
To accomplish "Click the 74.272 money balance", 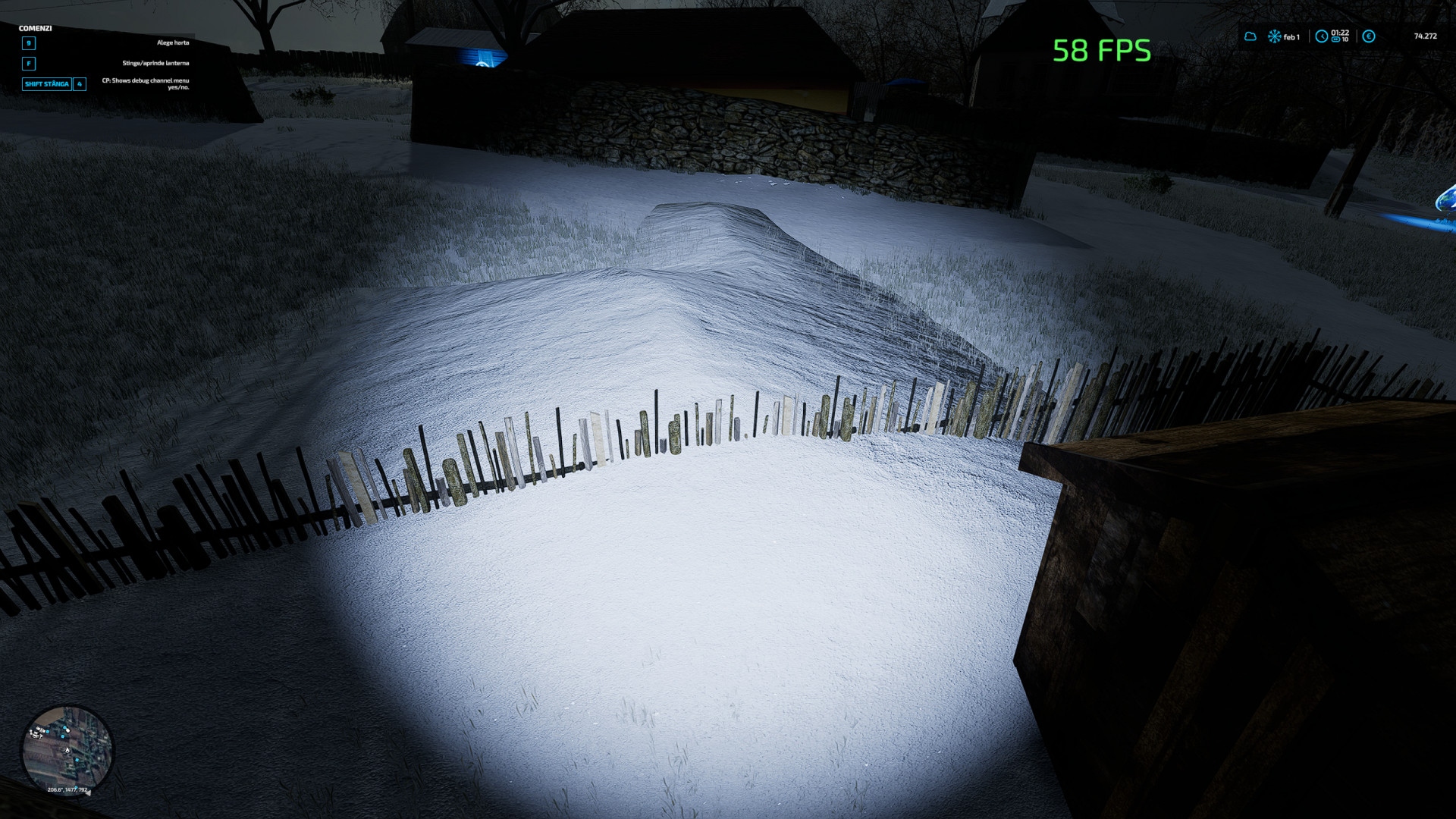I will pyautogui.click(x=1425, y=36).
